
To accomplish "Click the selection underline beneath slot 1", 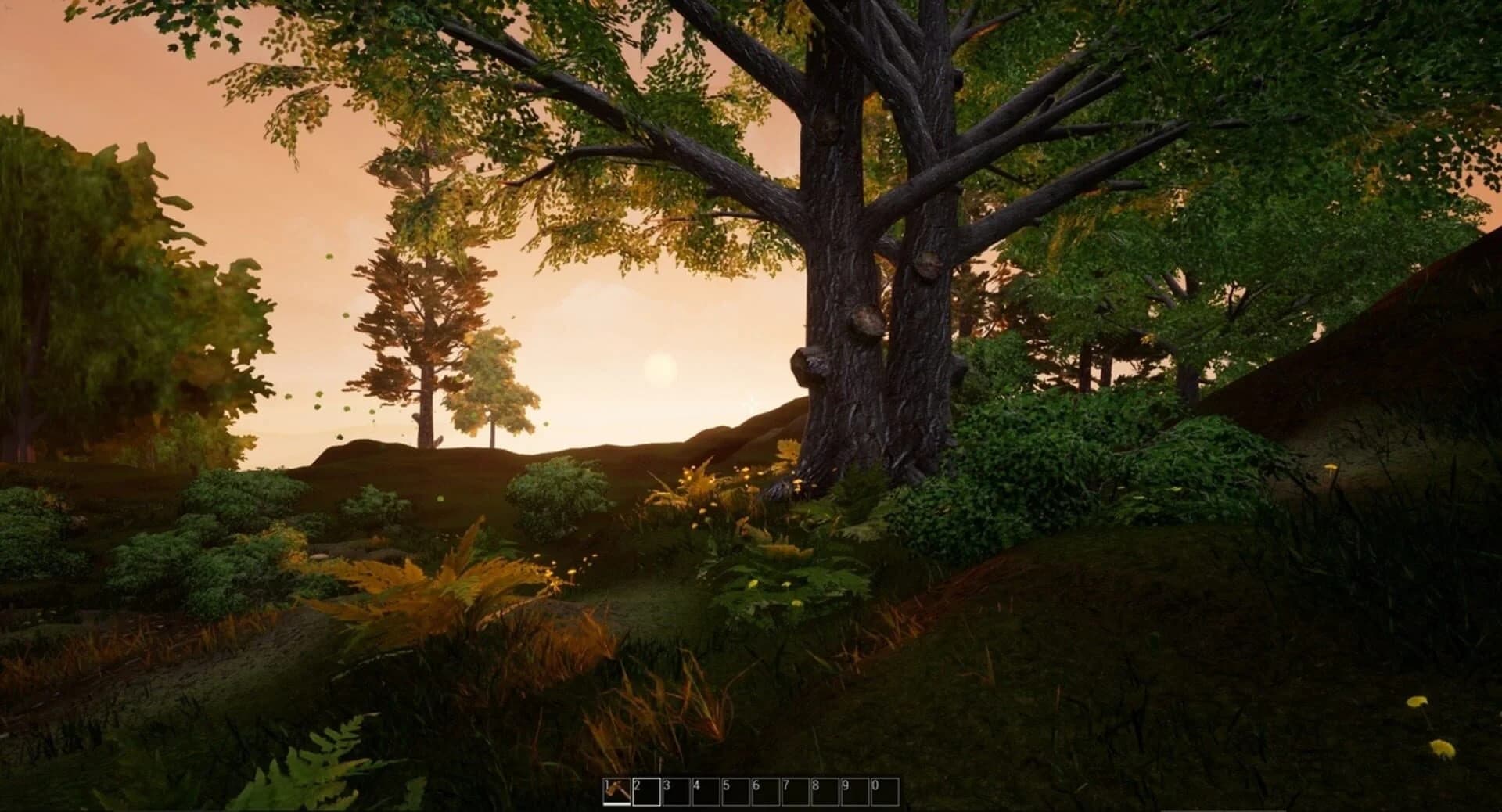I will pyautogui.click(x=617, y=804).
